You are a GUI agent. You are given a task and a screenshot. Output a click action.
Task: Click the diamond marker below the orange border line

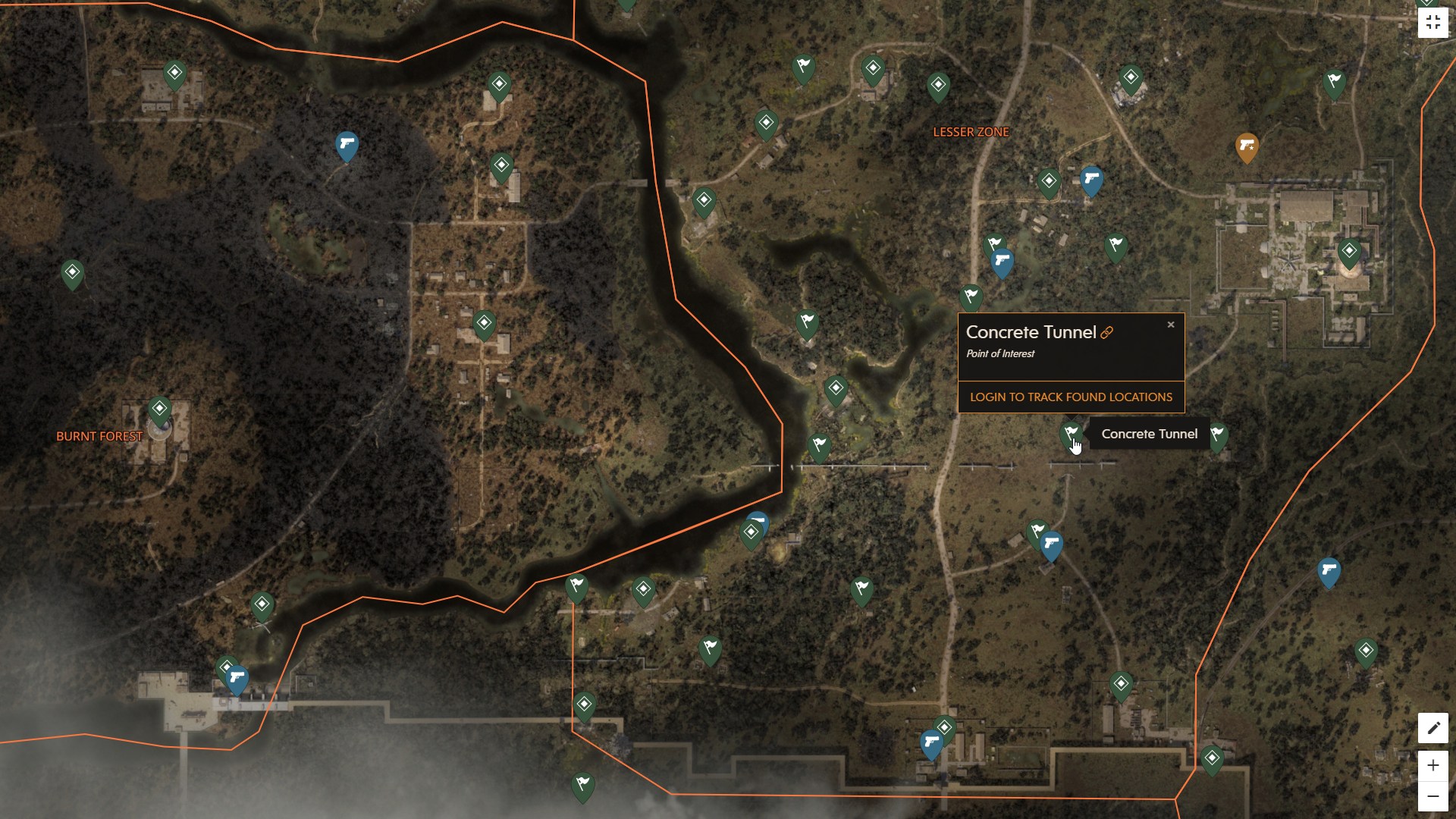pyautogui.click(x=752, y=531)
